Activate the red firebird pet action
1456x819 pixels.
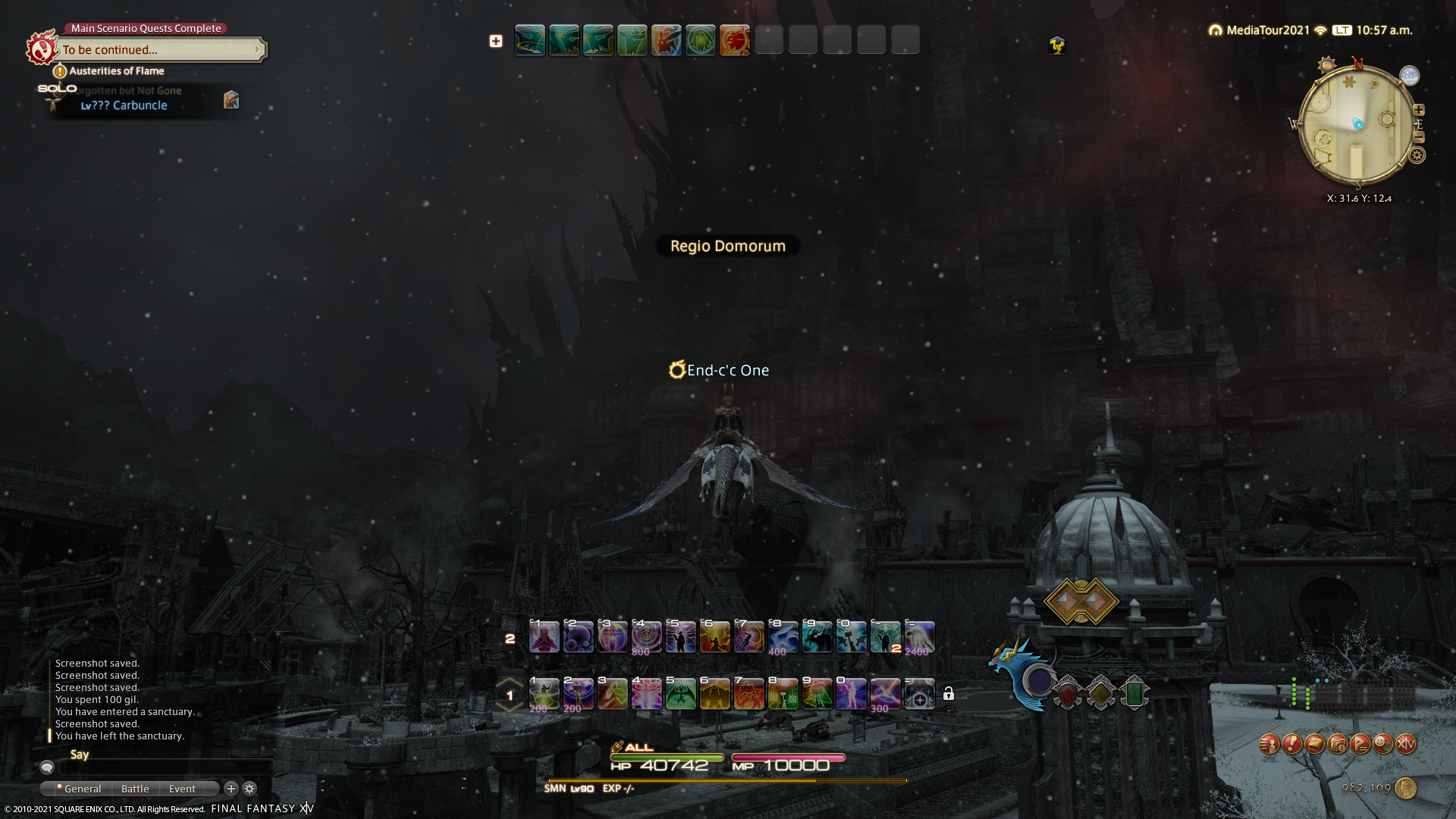pos(734,40)
